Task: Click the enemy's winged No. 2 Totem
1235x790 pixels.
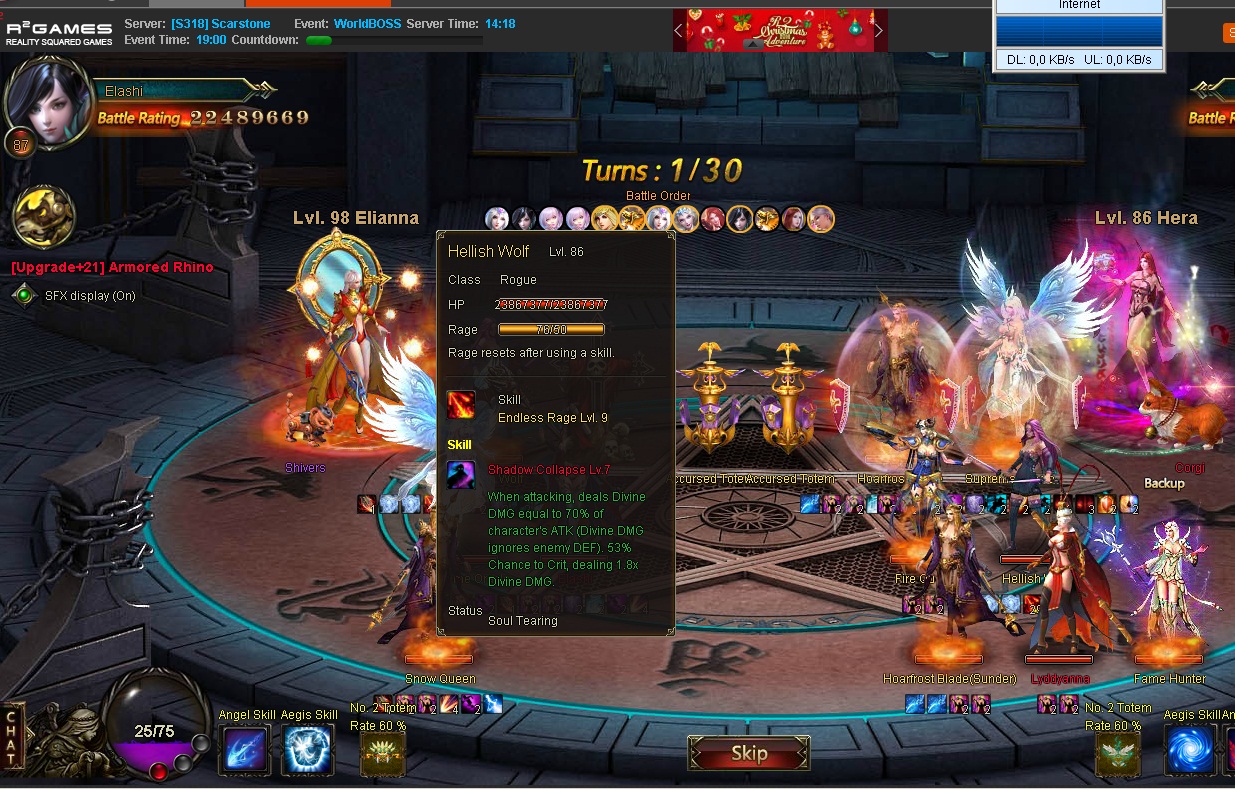Action: pos(1117,754)
